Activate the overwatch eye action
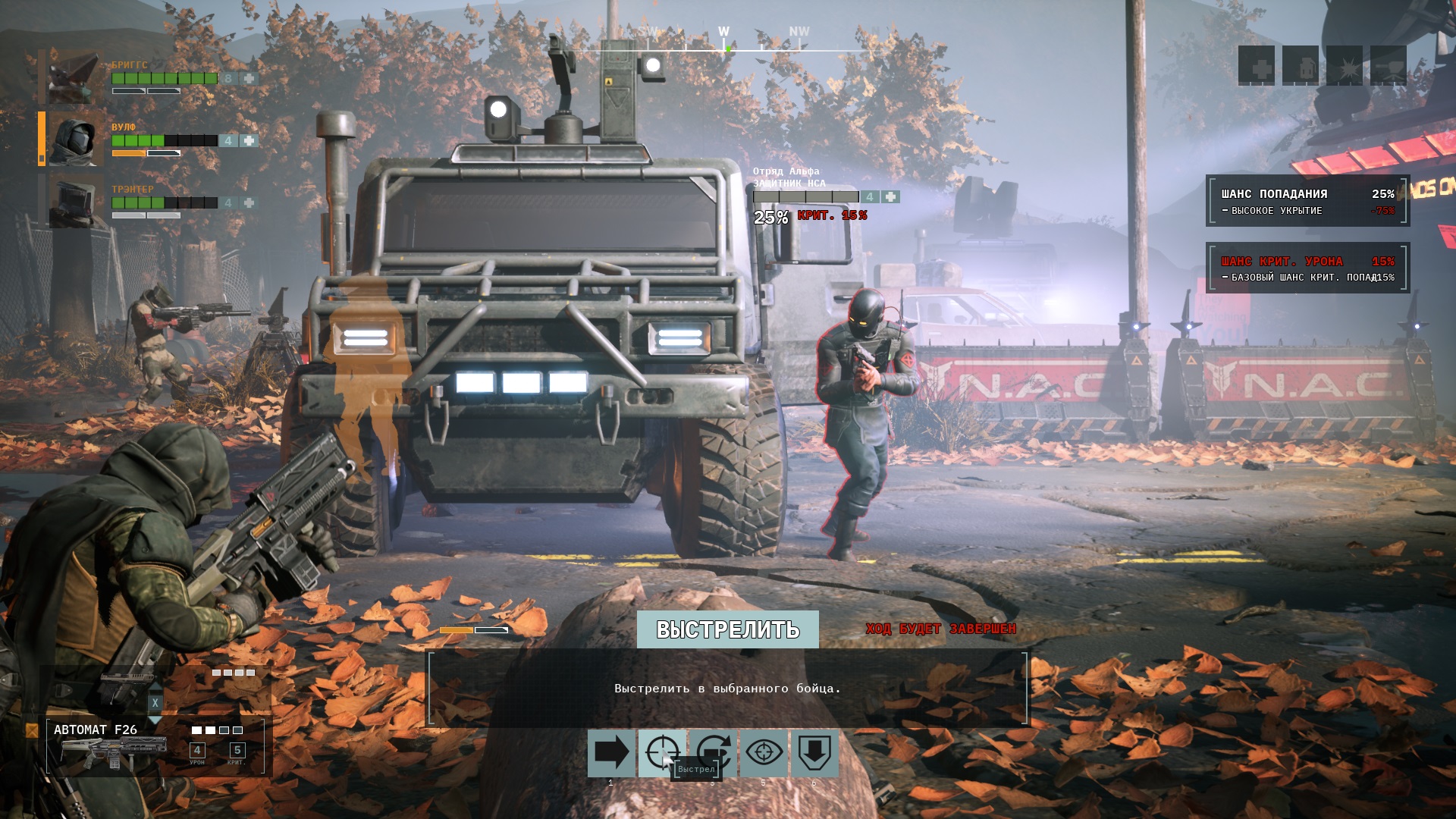The height and width of the screenshot is (819, 1456). click(764, 753)
